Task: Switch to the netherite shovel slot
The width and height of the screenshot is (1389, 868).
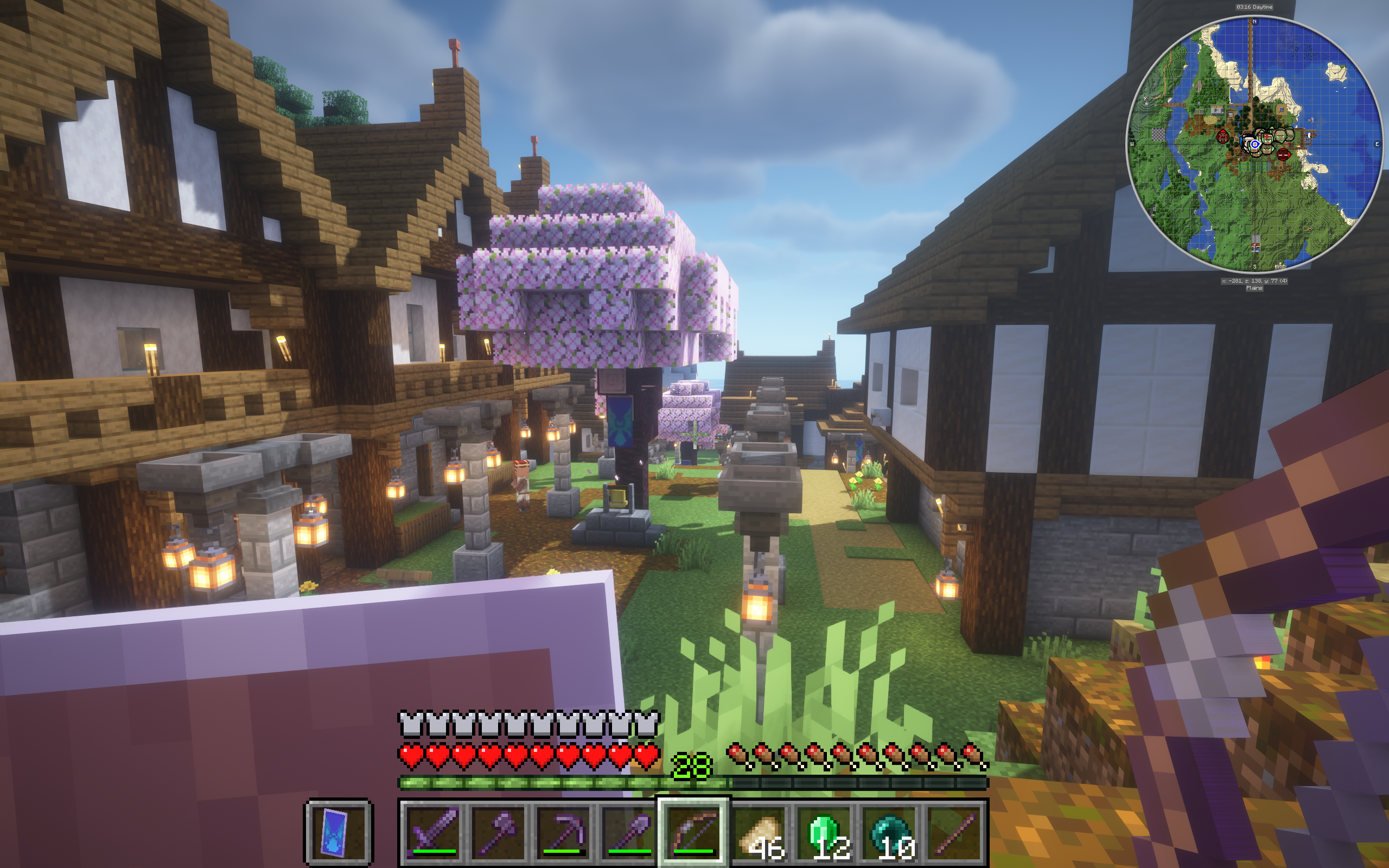Action: [x=628, y=831]
